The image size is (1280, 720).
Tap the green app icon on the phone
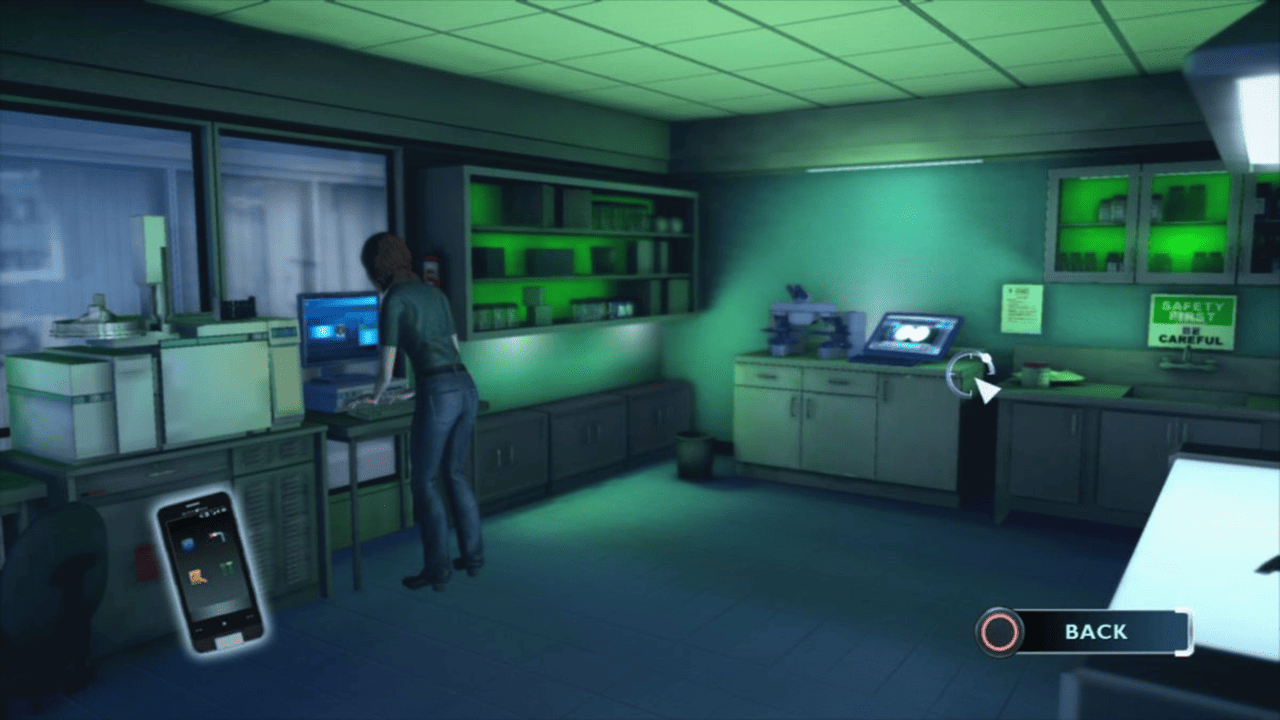(x=228, y=566)
